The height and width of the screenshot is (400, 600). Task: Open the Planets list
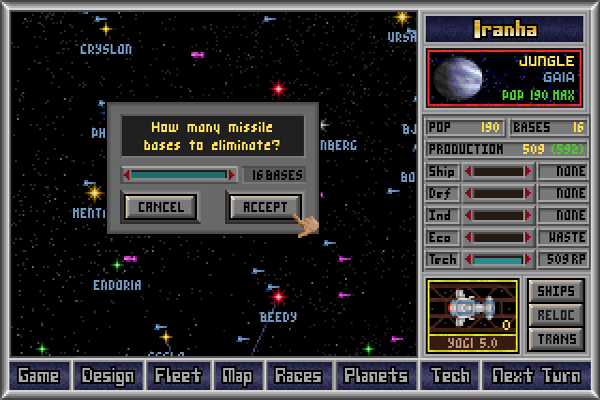tap(375, 376)
